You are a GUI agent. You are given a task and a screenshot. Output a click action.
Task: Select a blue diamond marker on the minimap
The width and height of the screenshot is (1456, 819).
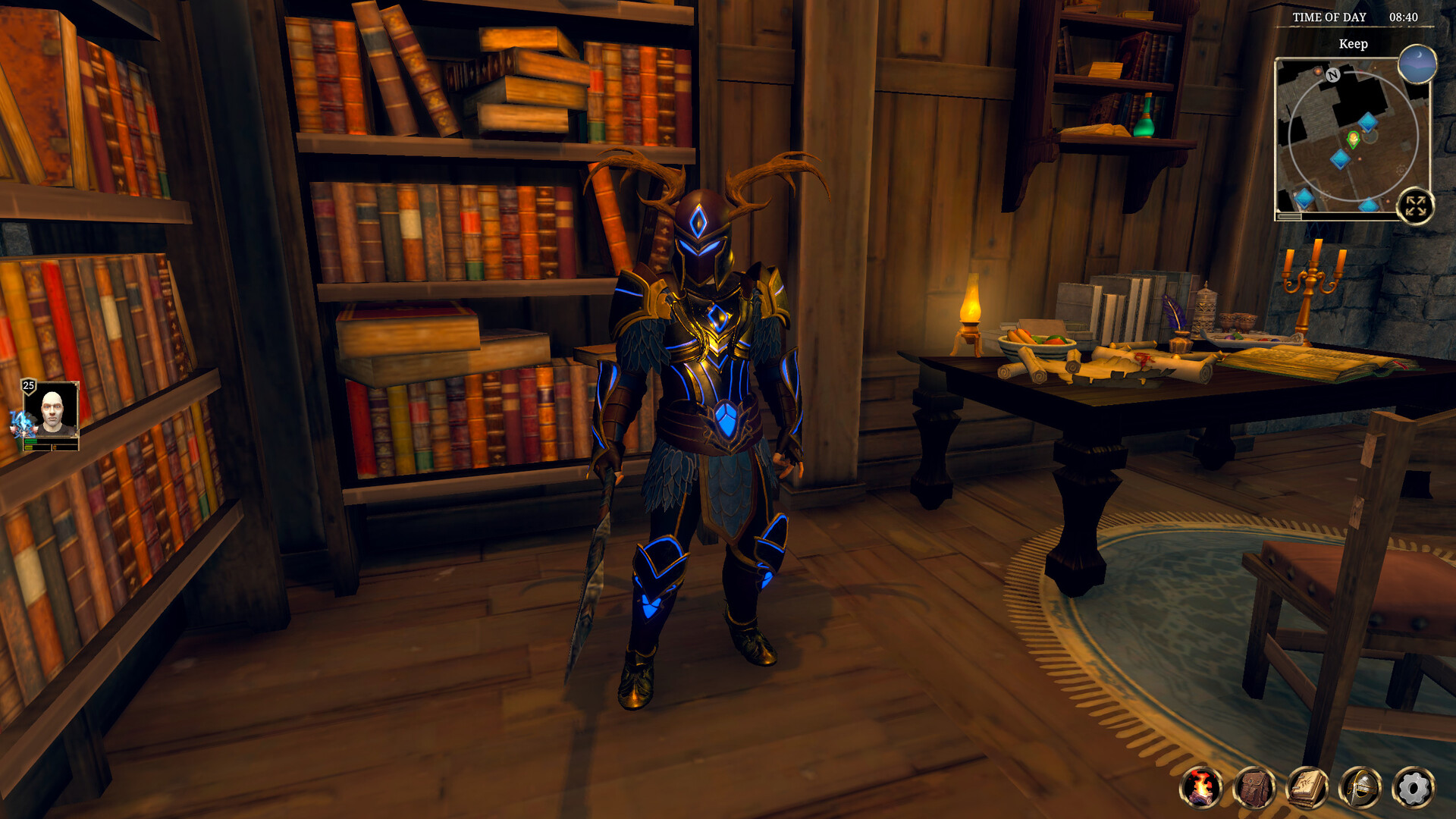tap(1368, 122)
